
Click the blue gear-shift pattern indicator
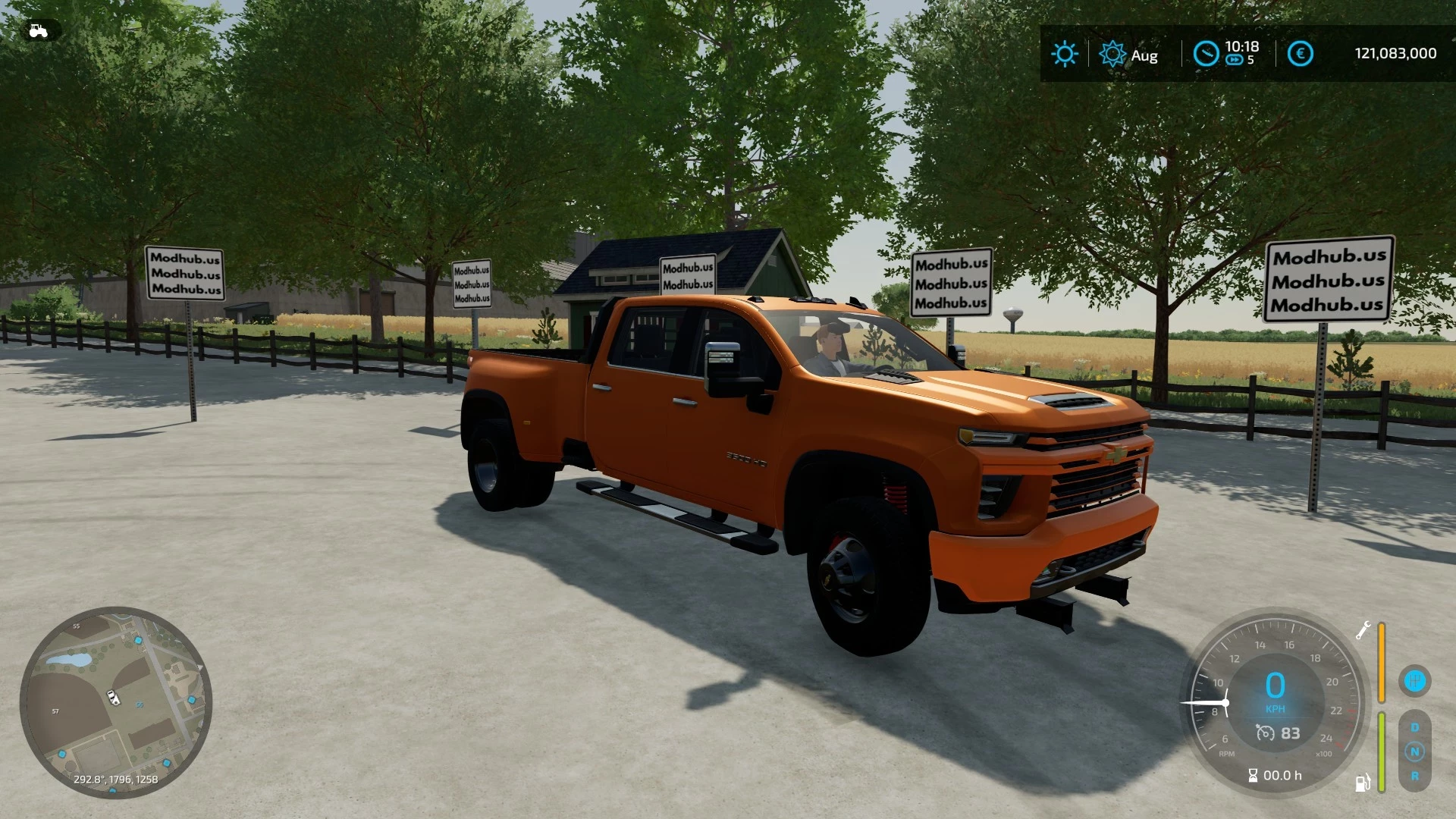1415,681
